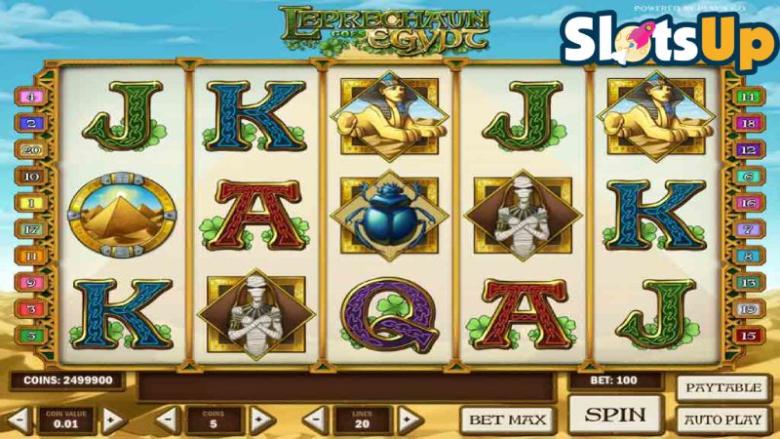Open the PAYTABLE
This screenshot has width=780, height=439.
coord(723,388)
